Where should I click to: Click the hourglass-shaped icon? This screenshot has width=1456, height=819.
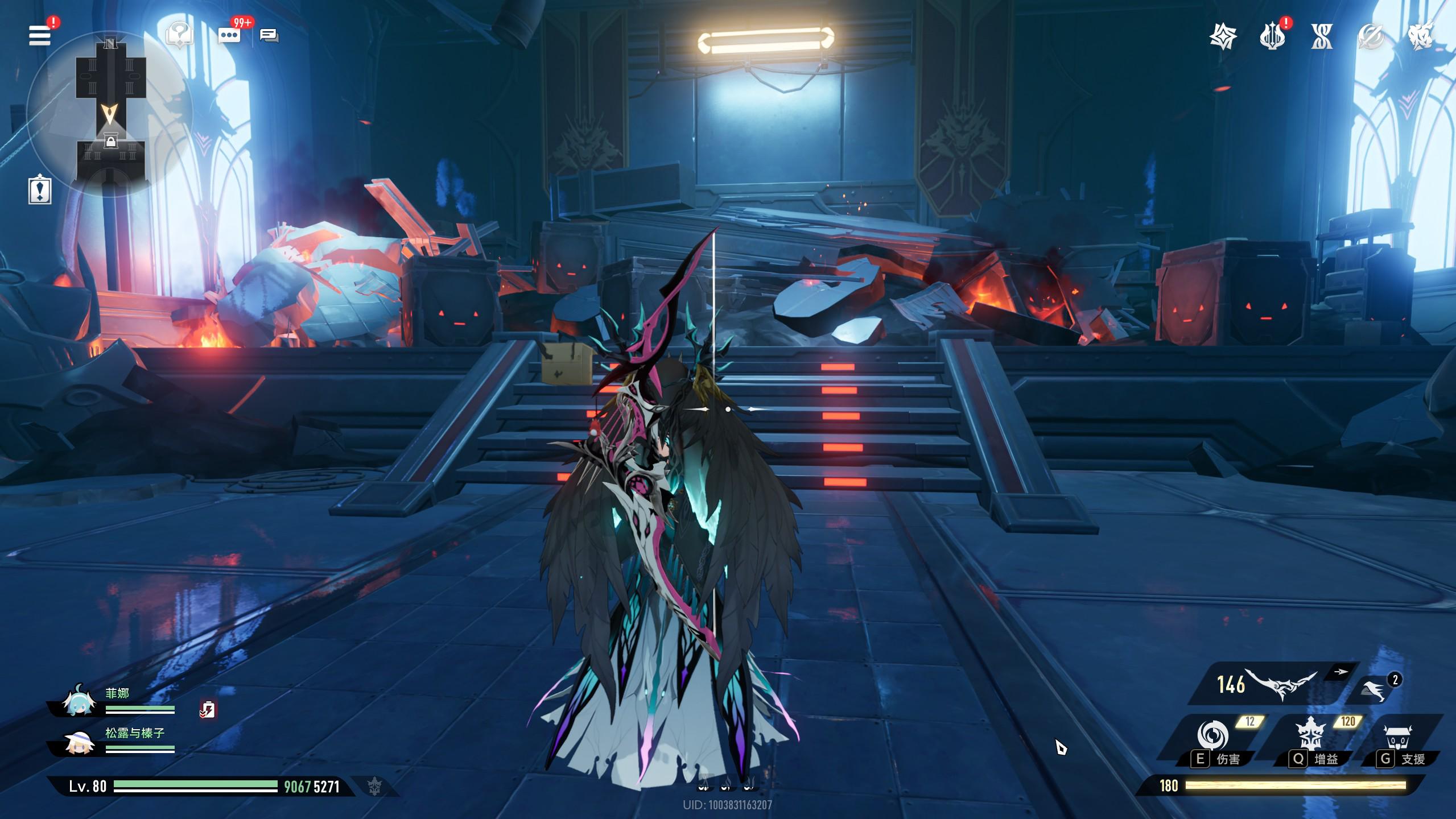click(1321, 37)
